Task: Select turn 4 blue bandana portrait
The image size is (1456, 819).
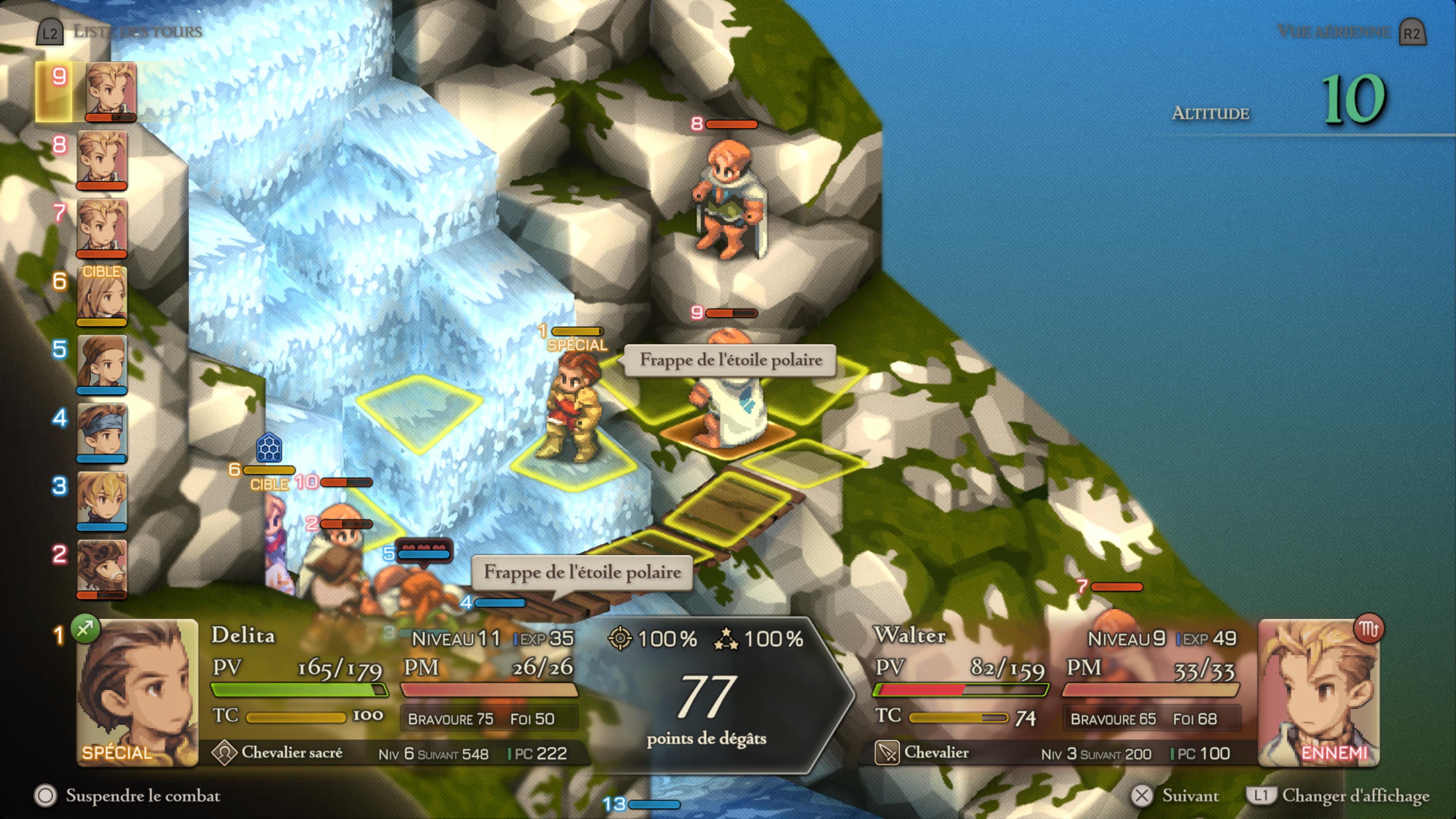Action: tap(102, 432)
